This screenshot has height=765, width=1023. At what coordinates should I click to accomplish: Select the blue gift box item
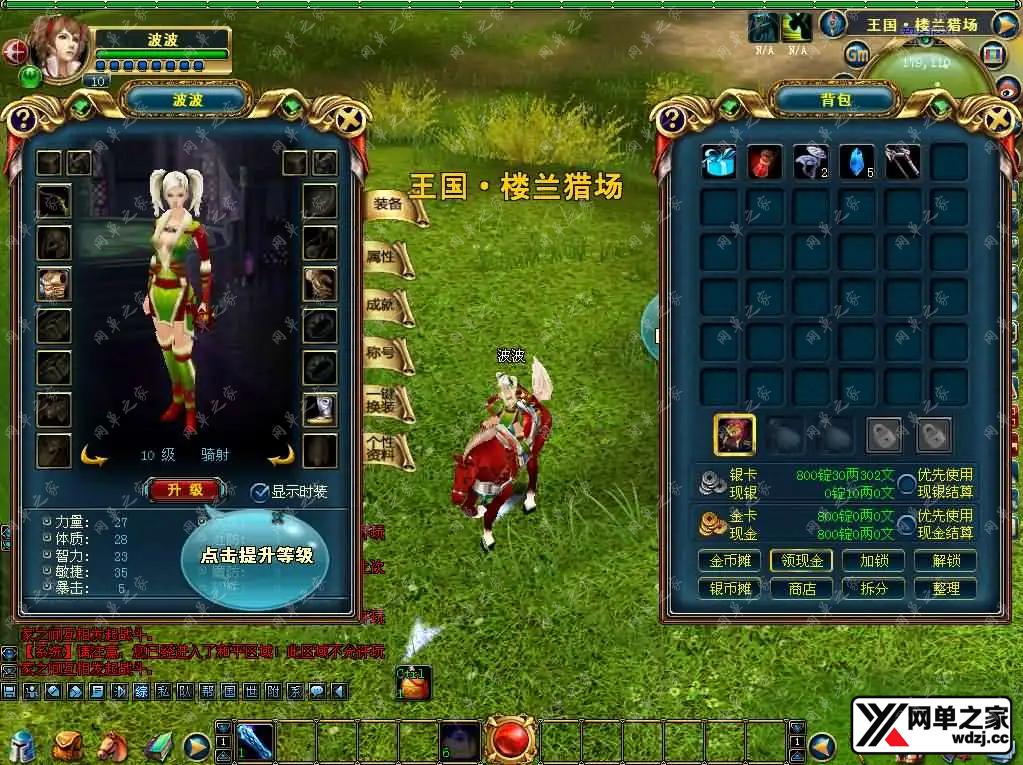pyautogui.click(x=718, y=162)
